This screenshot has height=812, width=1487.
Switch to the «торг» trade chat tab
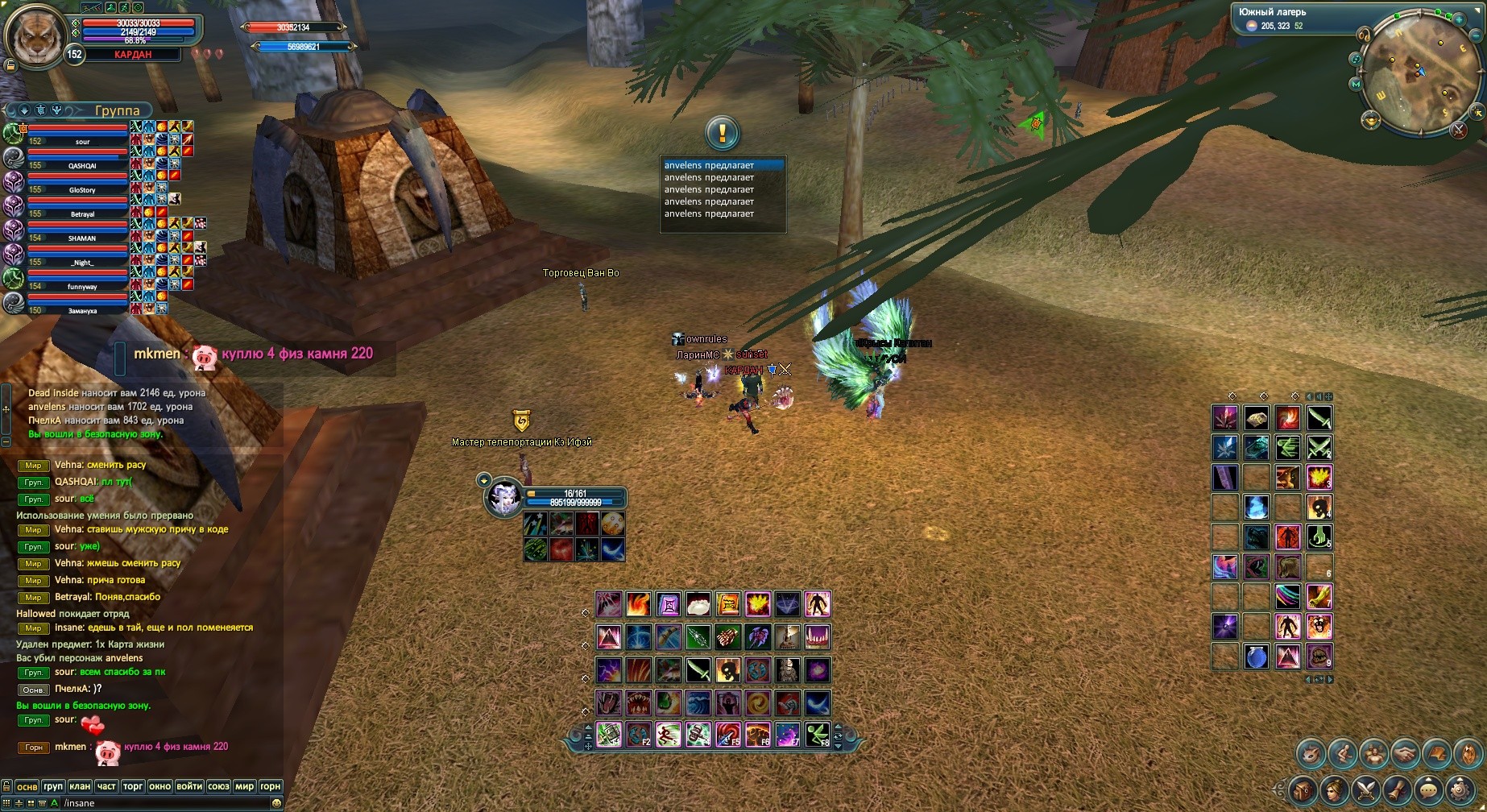click(133, 786)
